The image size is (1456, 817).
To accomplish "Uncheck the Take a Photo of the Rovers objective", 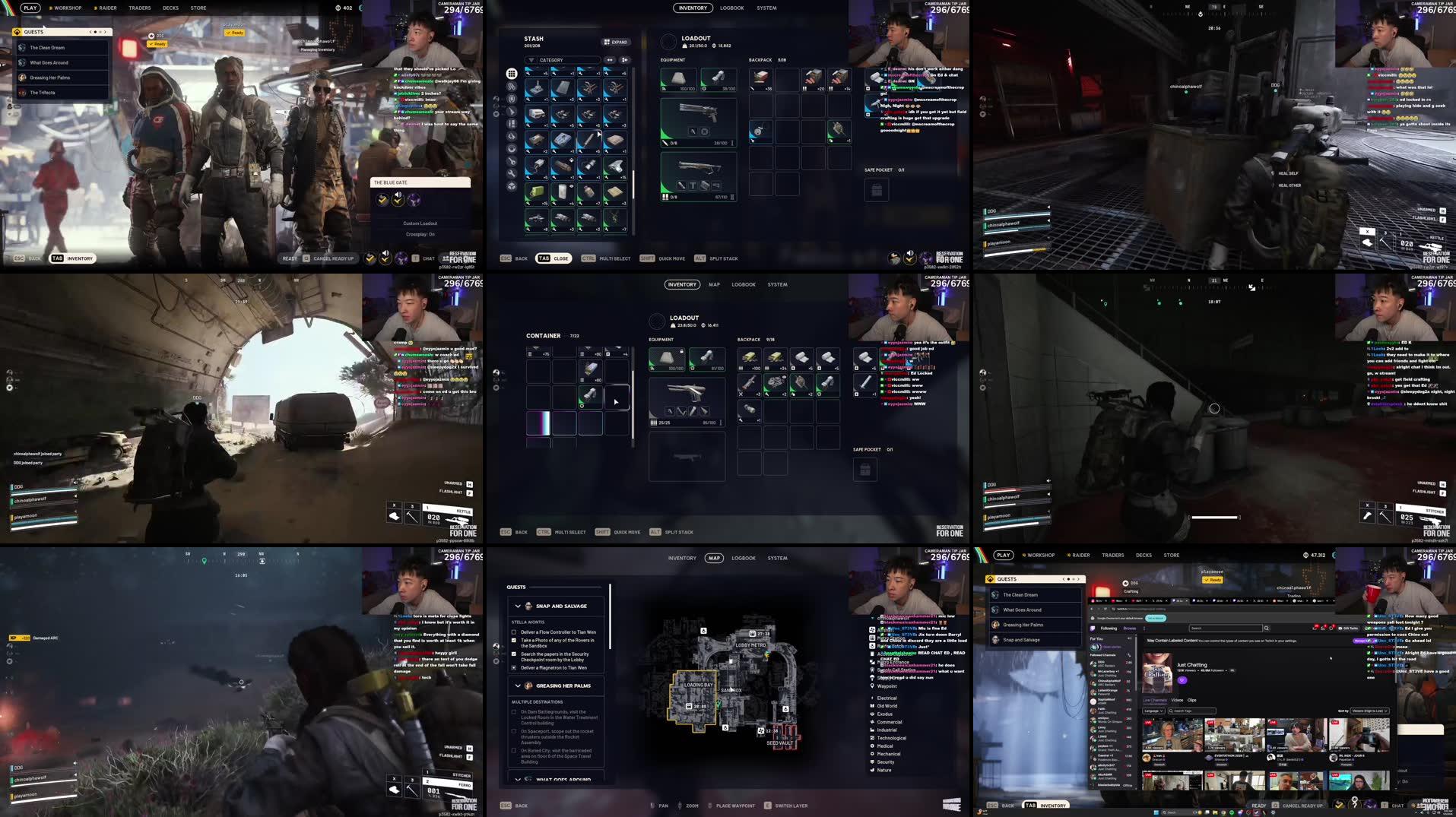I will pyautogui.click(x=514, y=640).
